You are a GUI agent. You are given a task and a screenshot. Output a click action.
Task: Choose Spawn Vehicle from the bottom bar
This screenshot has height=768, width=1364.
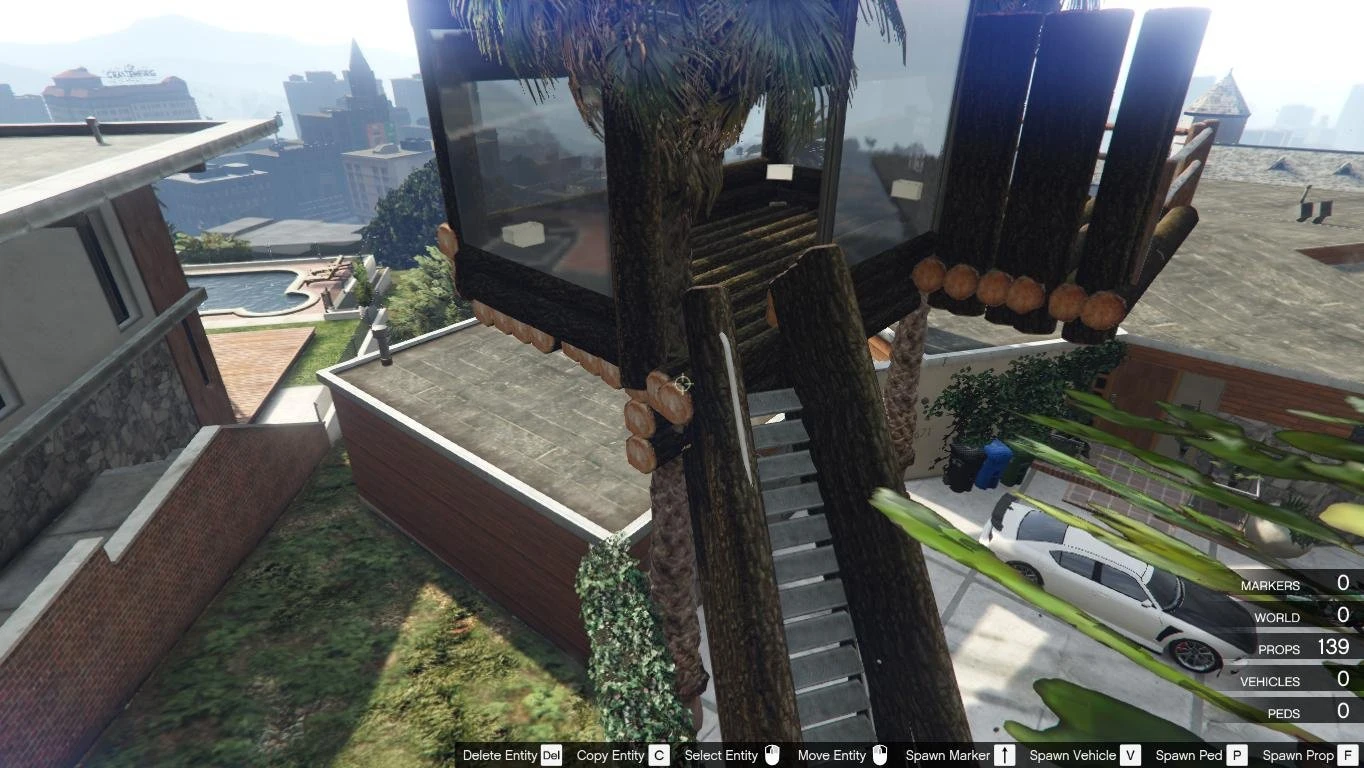(1073, 756)
